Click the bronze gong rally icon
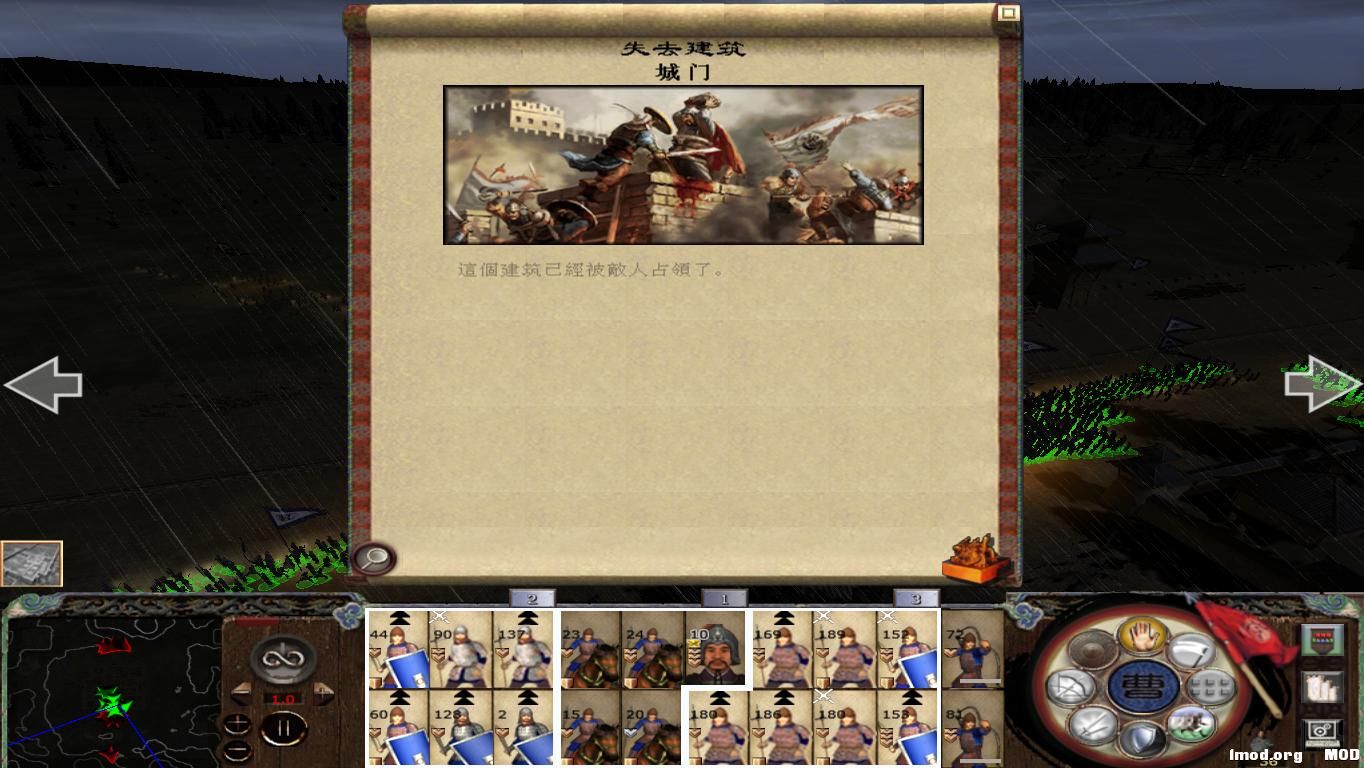The width and height of the screenshot is (1364, 768). (1091, 650)
